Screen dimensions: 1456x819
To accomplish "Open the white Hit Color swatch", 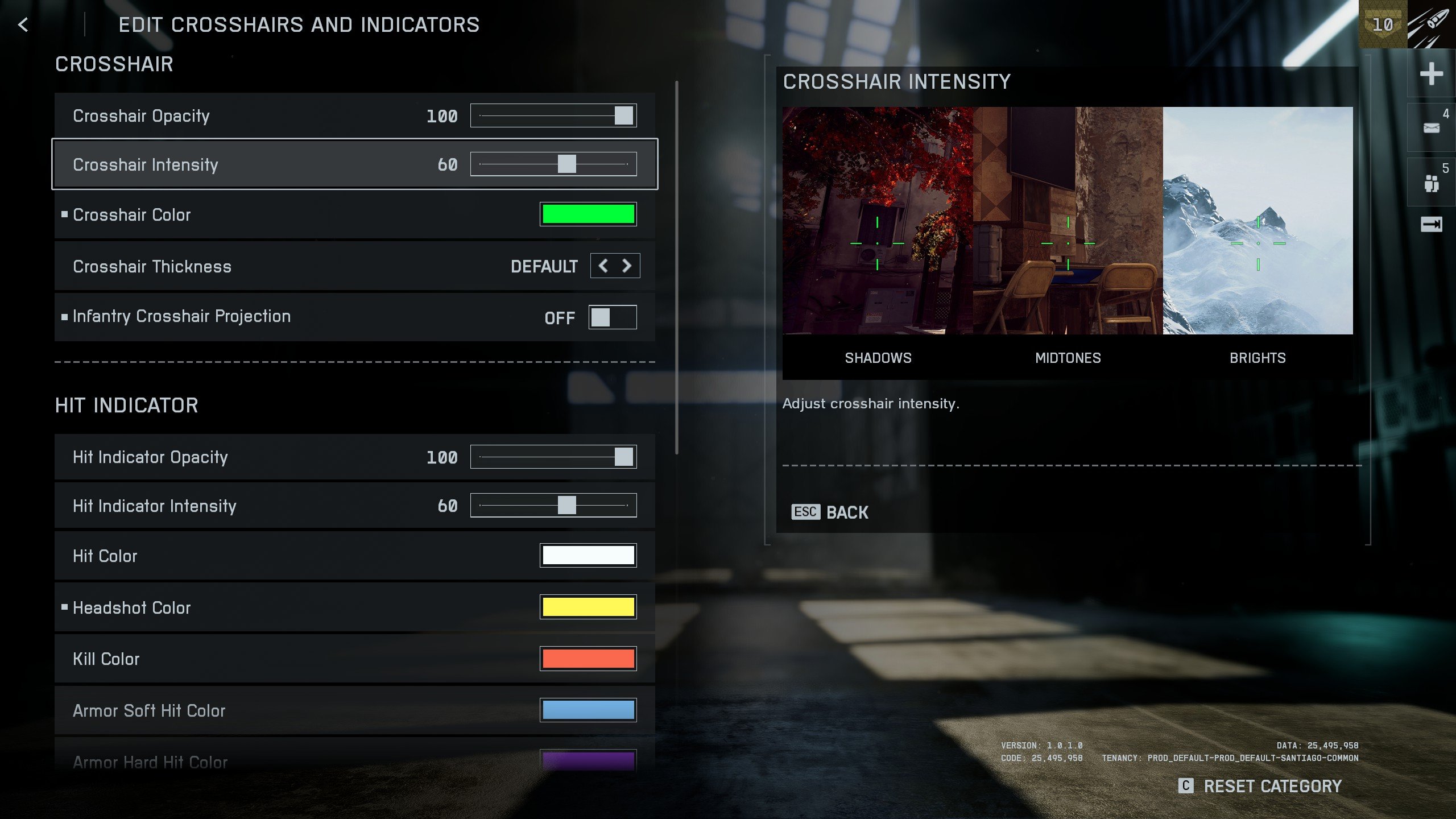I will coord(588,556).
